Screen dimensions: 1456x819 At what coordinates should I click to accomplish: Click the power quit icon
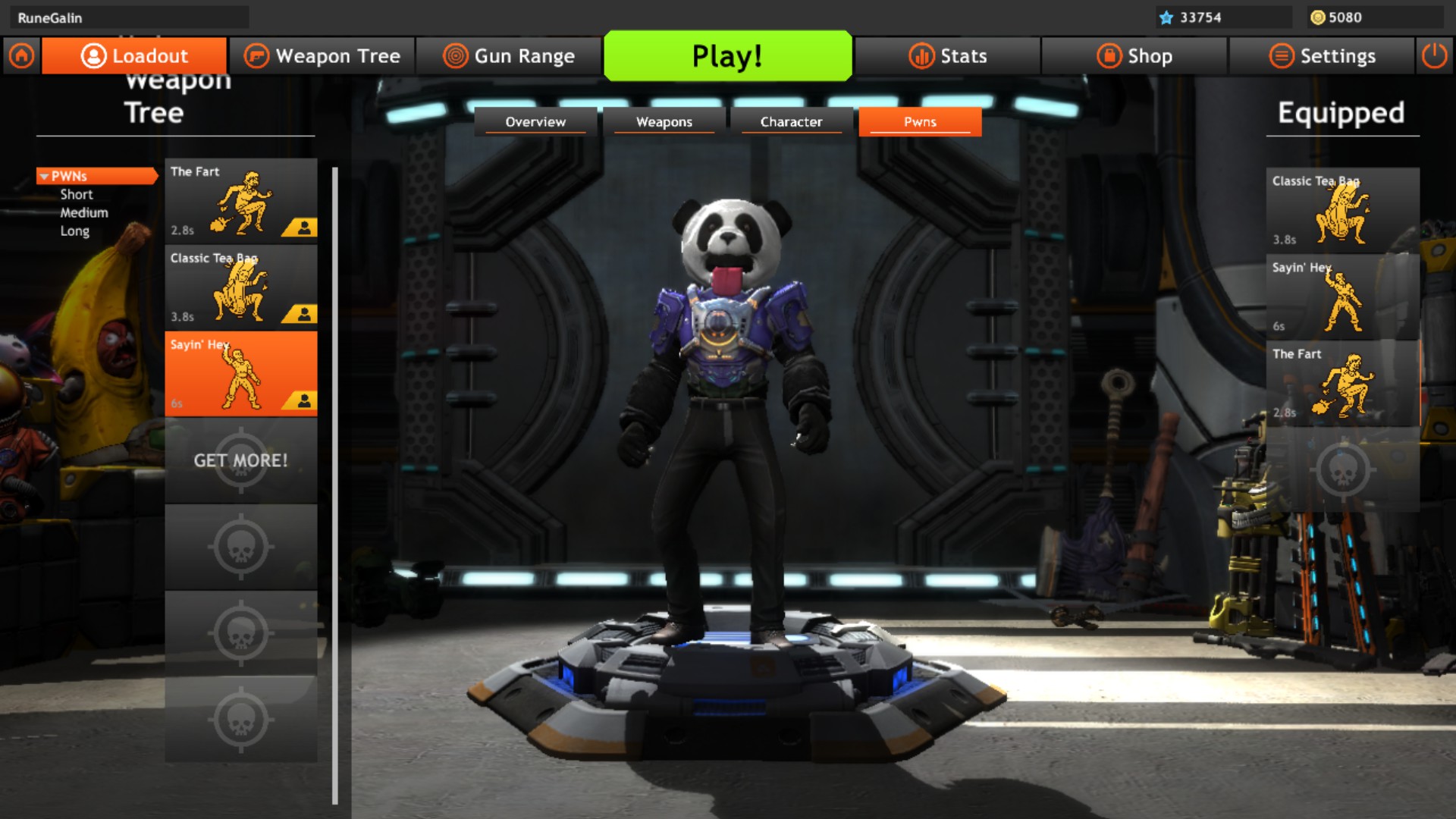[x=1434, y=56]
